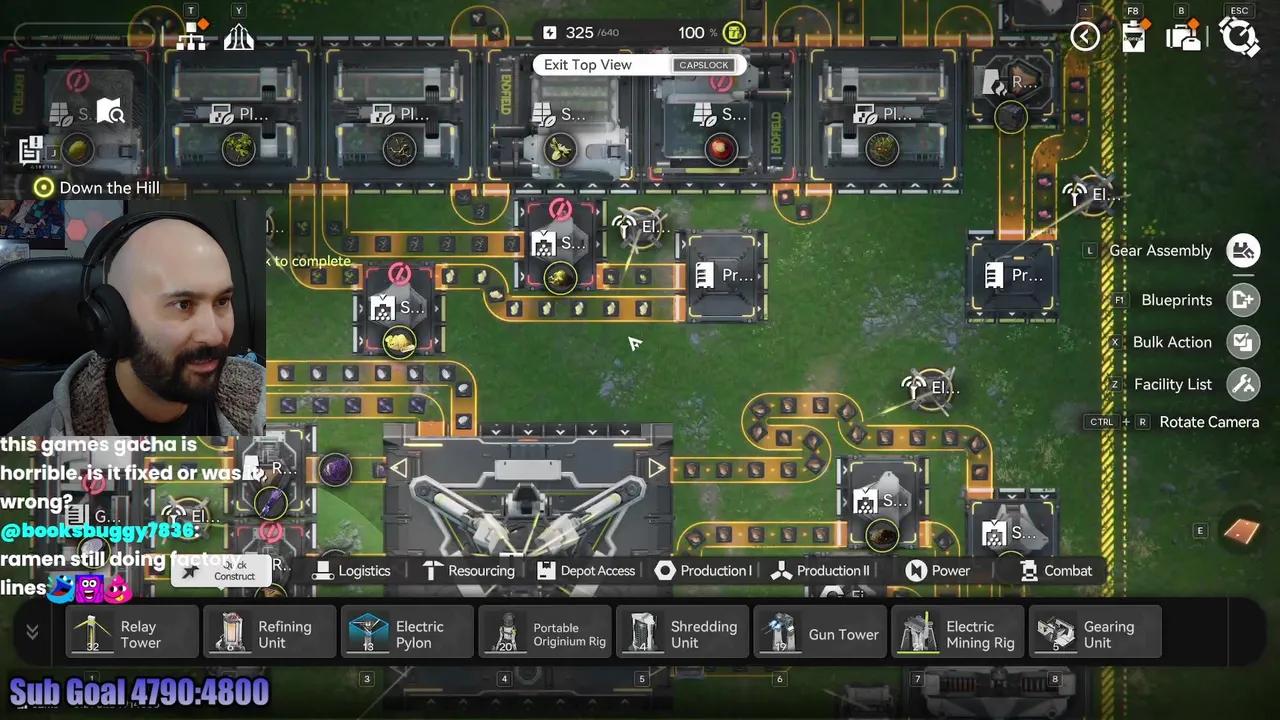Select the Portable Originium Rig
Screen dimensions: 1280x720
(x=545, y=634)
